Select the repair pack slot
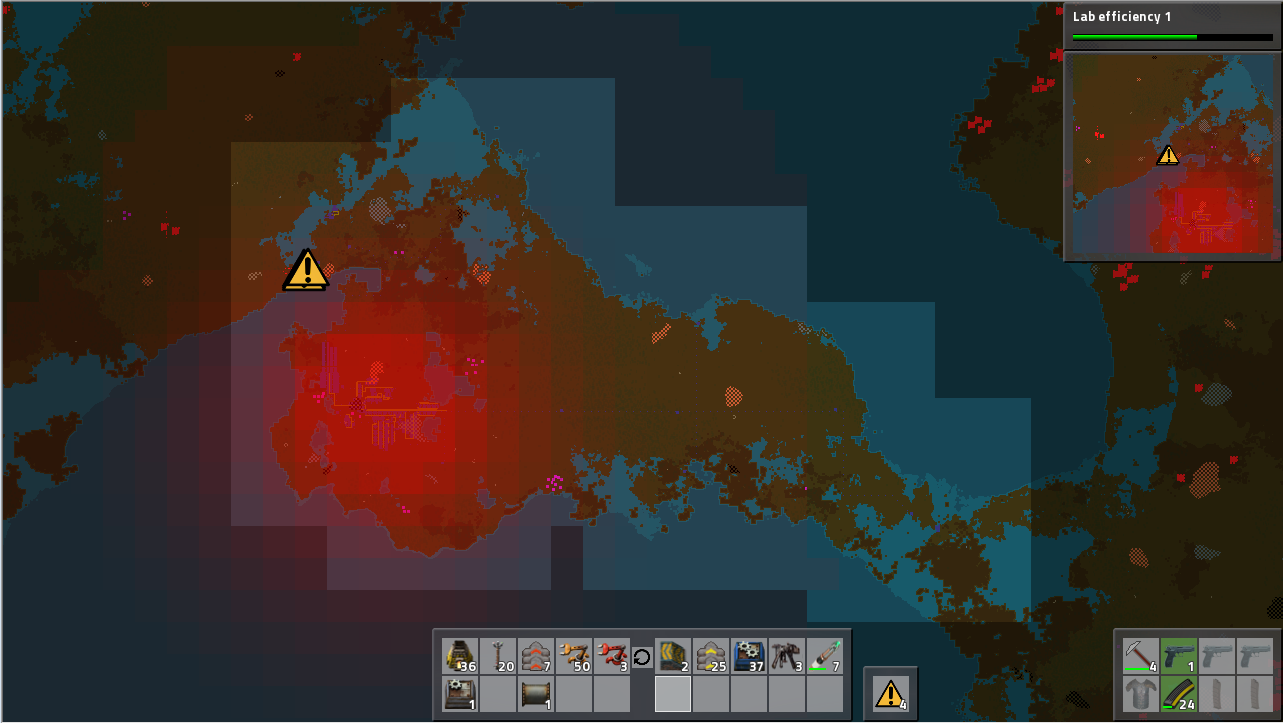This screenshot has width=1283, height=723. [825, 656]
